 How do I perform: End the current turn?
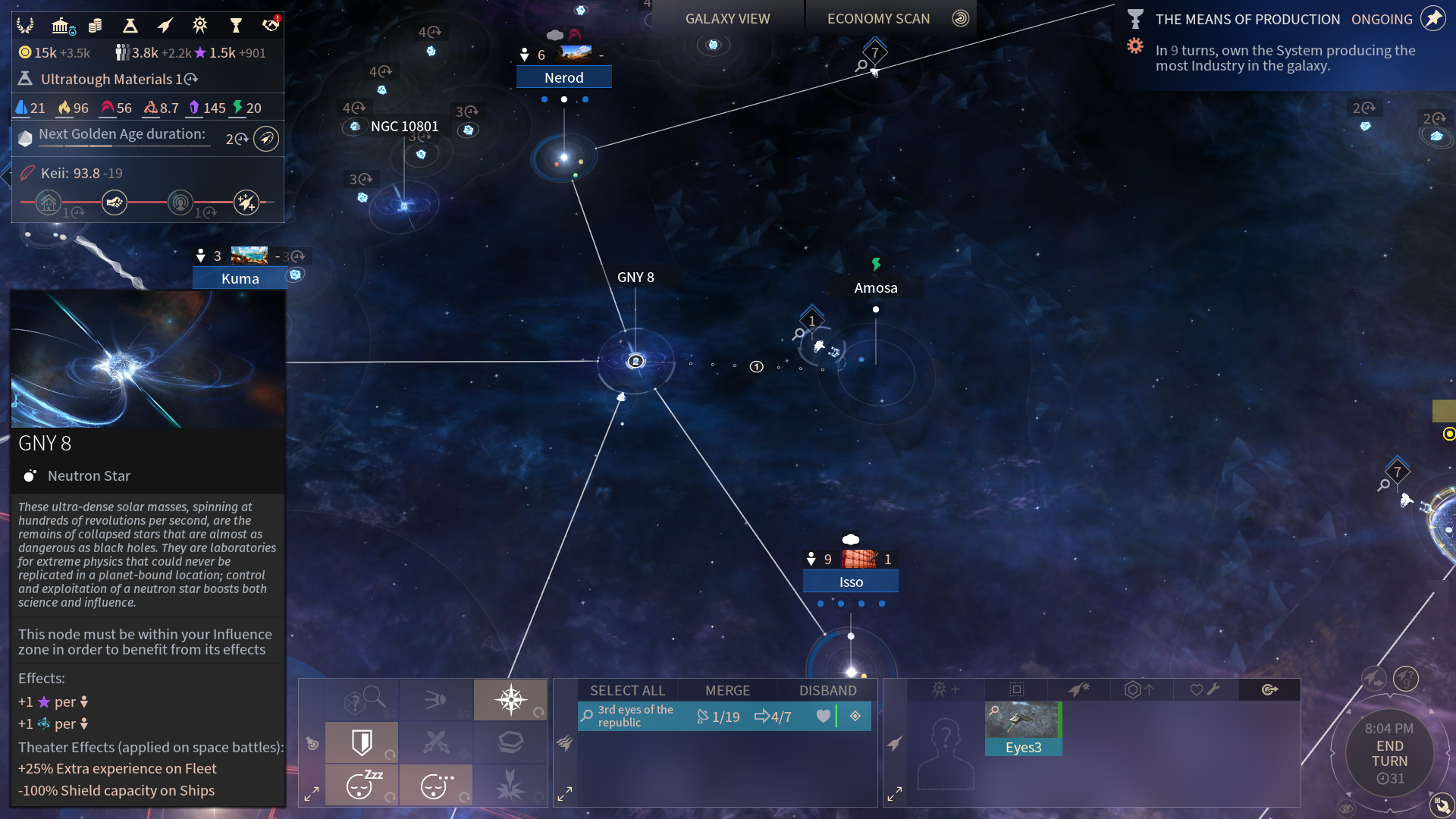tap(1389, 754)
